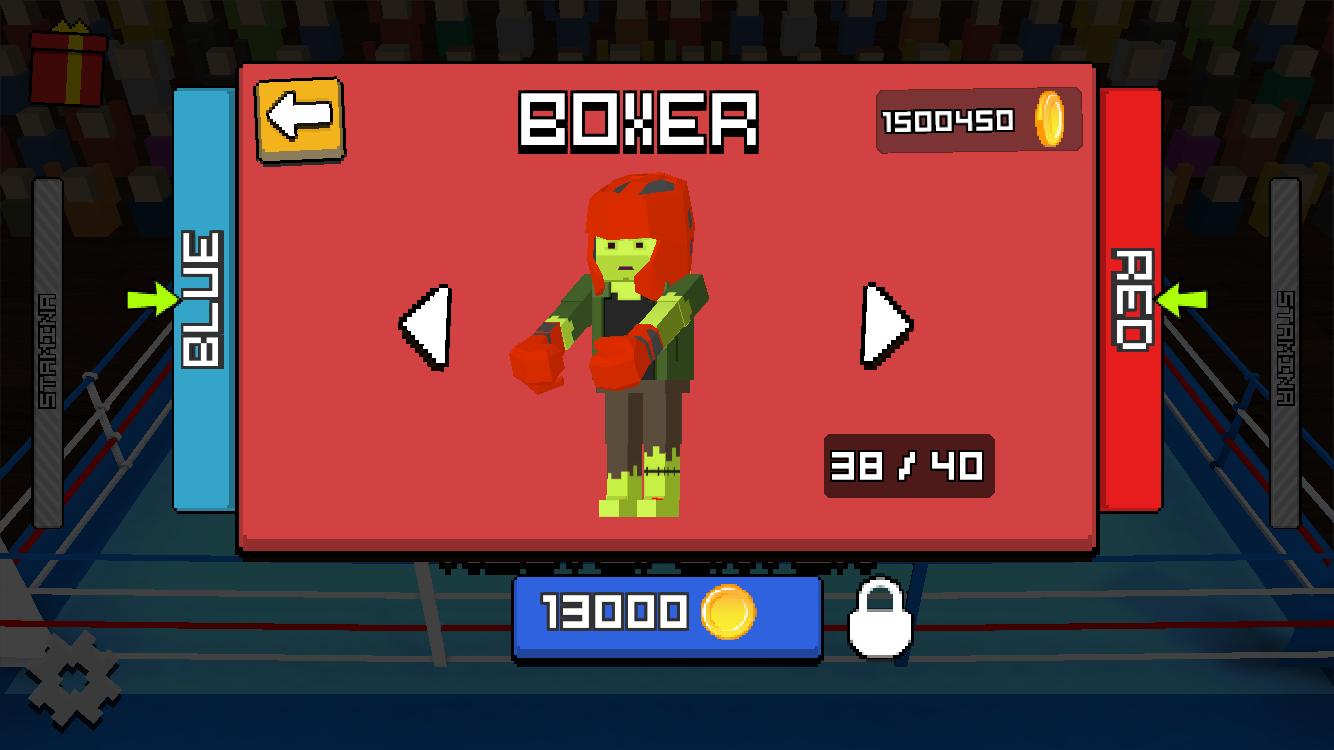Click the green arrow beside the BLUE corner
1334x750 pixels.
155,297
